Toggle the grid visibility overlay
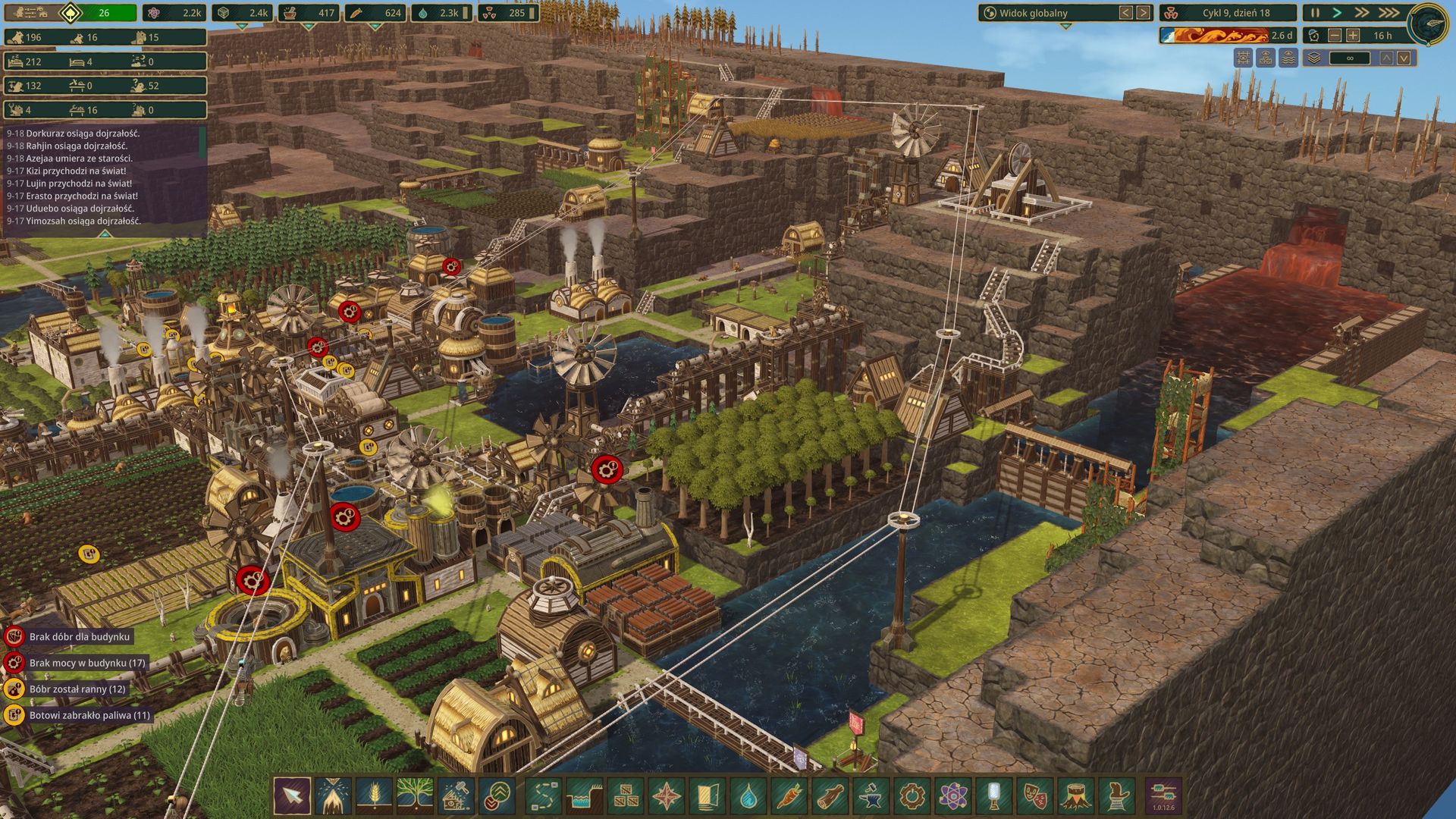Screen dimensions: 1456x819 point(1243,58)
